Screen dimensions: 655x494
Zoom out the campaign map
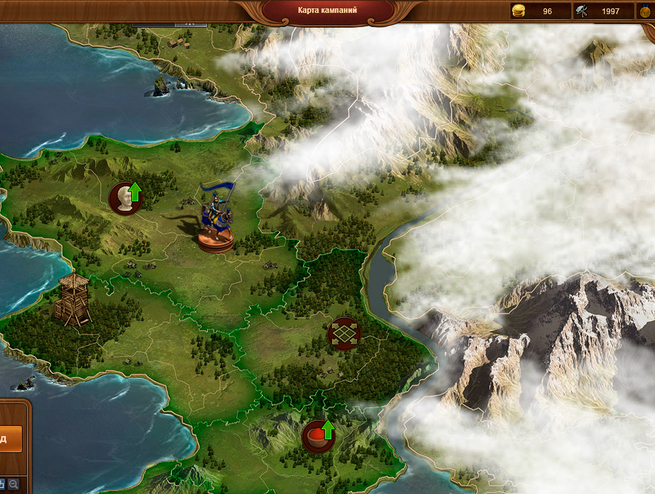click(13, 484)
